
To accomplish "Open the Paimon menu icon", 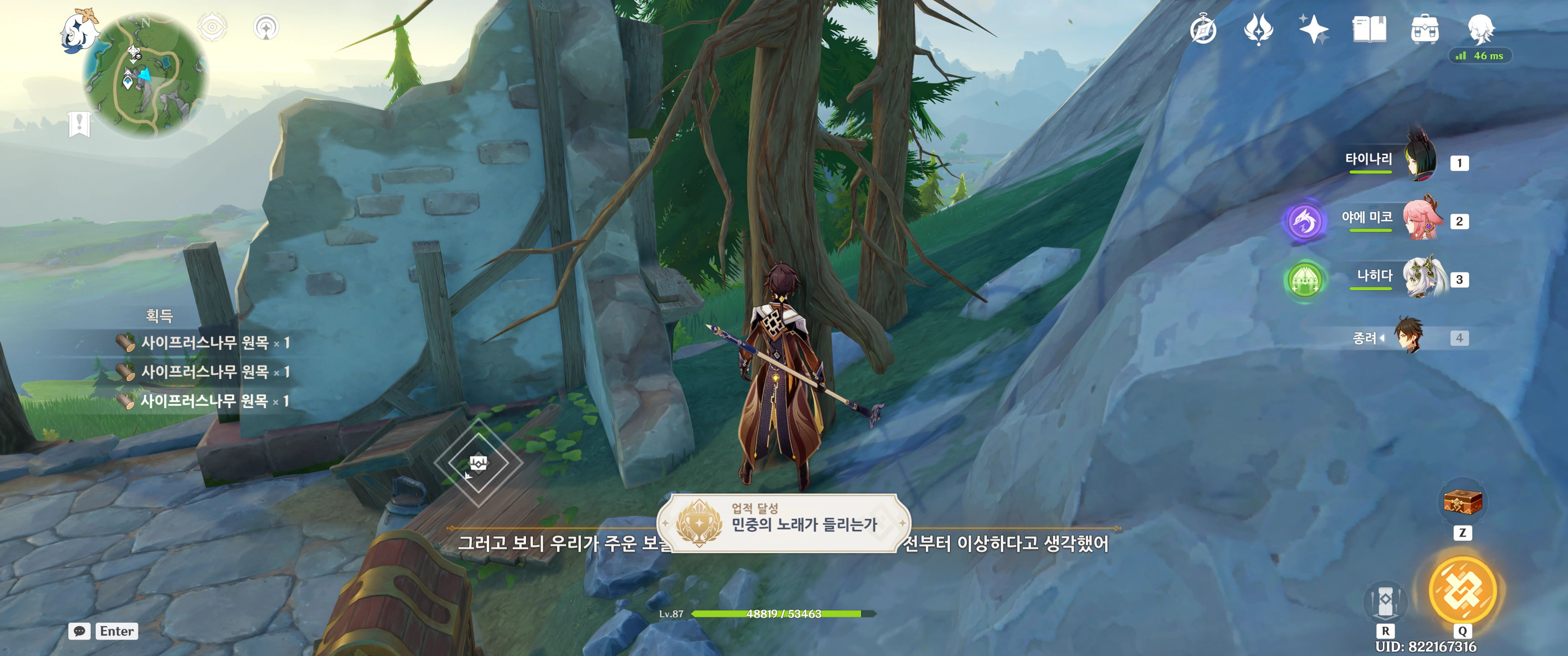I will [80, 31].
